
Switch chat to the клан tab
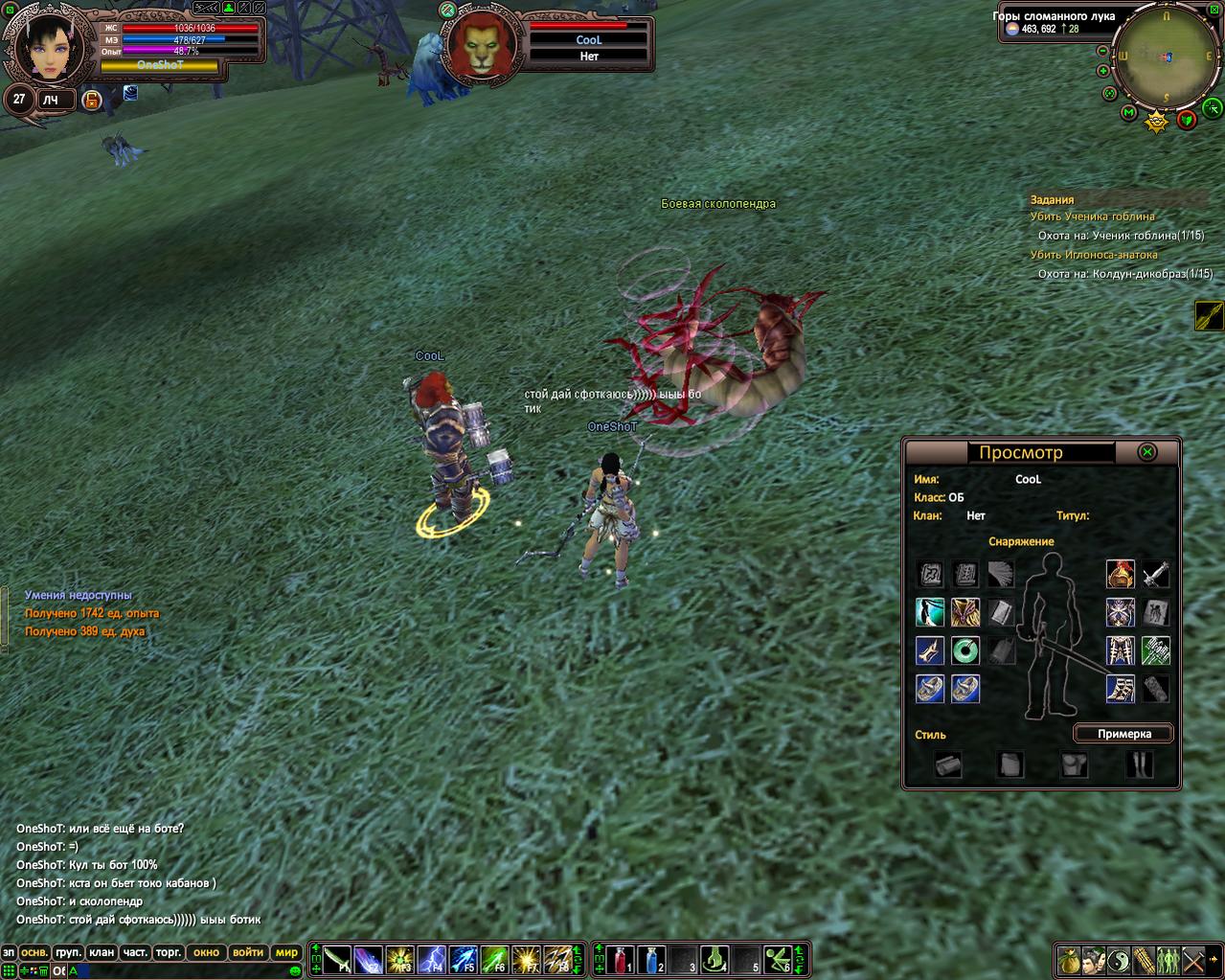101,952
